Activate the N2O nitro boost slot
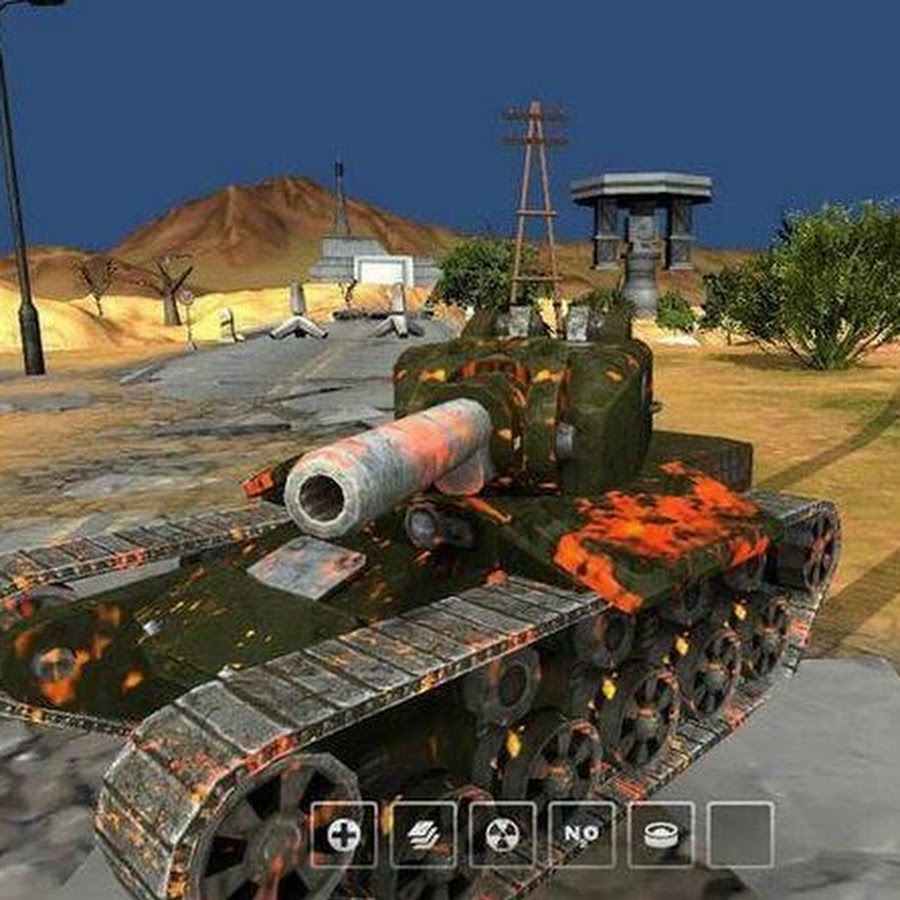The height and width of the screenshot is (900, 900). point(581,834)
